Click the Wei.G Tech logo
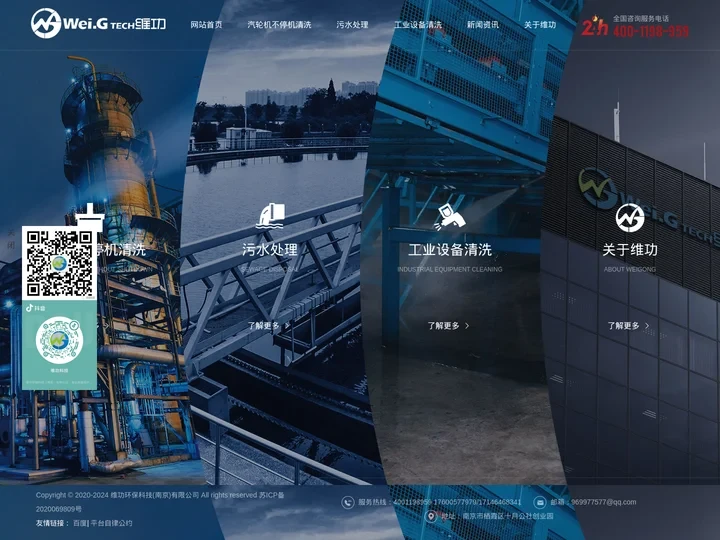The width and height of the screenshot is (720, 540). 98,23
